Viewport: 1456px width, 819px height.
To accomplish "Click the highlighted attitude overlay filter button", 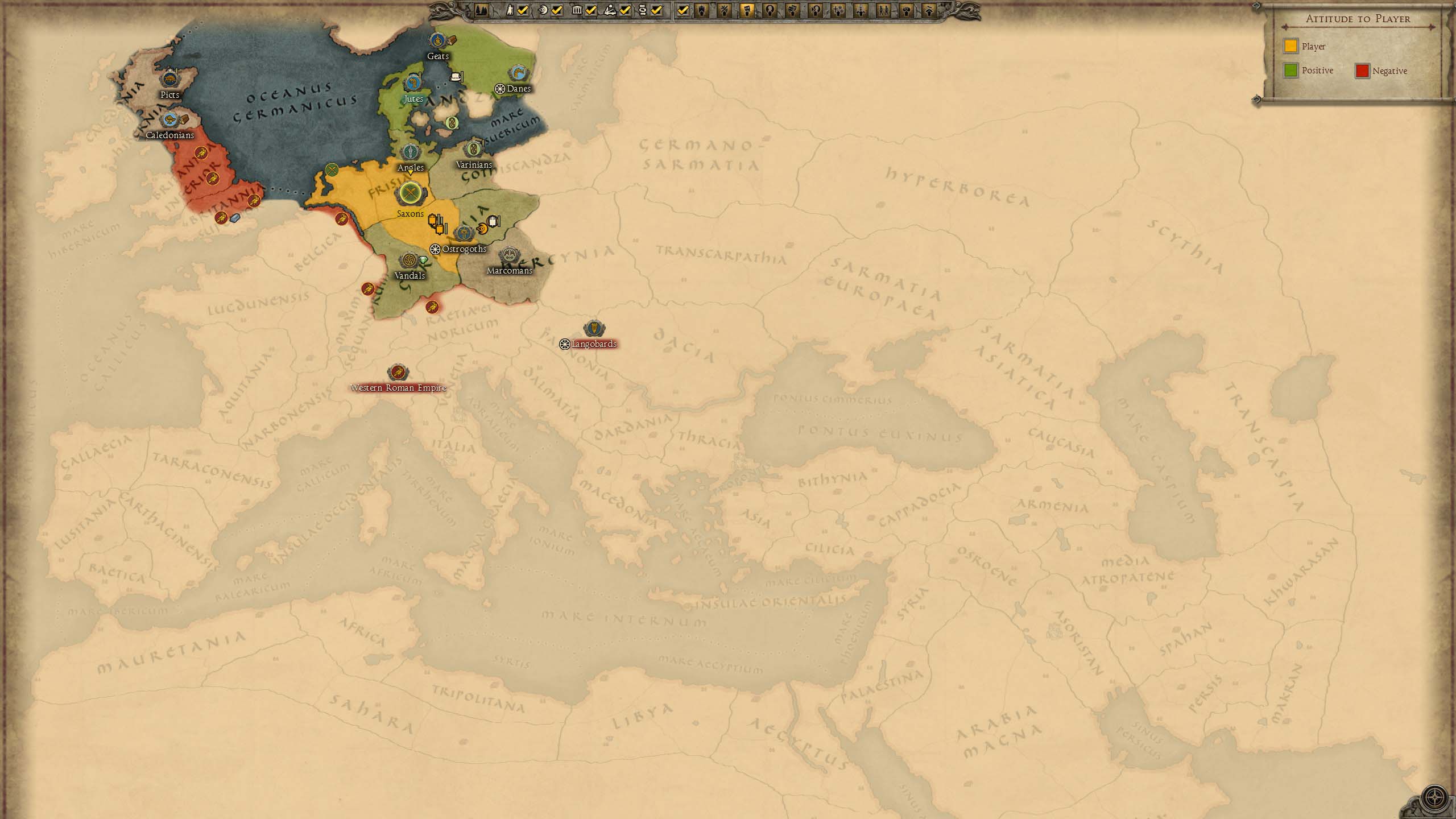I will [x=747, y=10].
